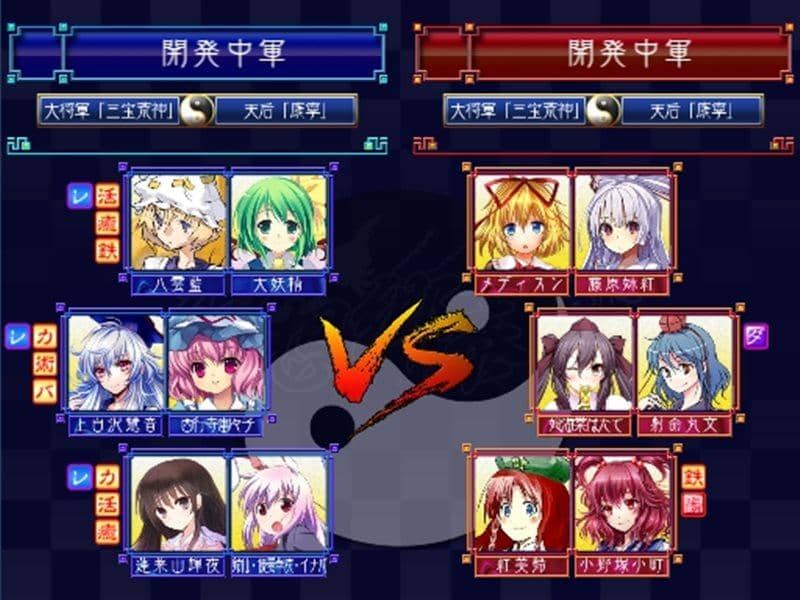Choose Reisen's bunny-eared portrait
This screenshot has width=800, height=600.
pyautogui.click(x=279, y=502)
